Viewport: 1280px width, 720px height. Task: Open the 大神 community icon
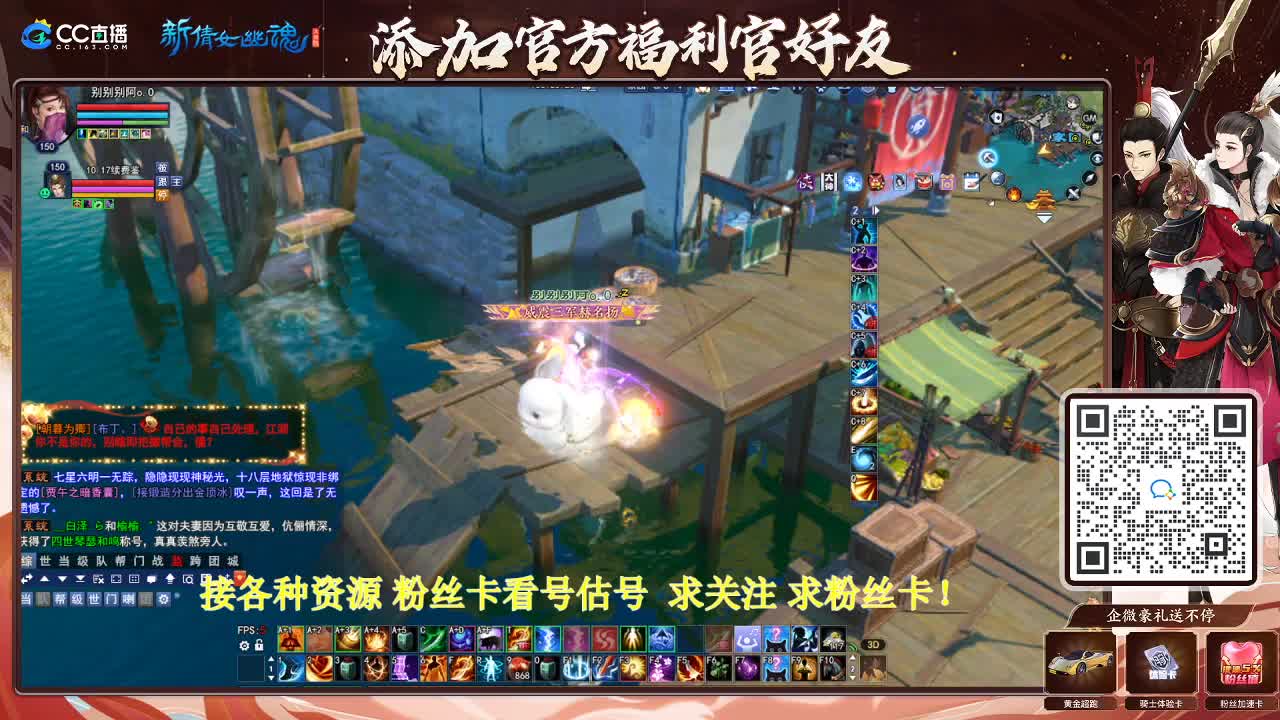pyautogui.click(x=828, y=182)
